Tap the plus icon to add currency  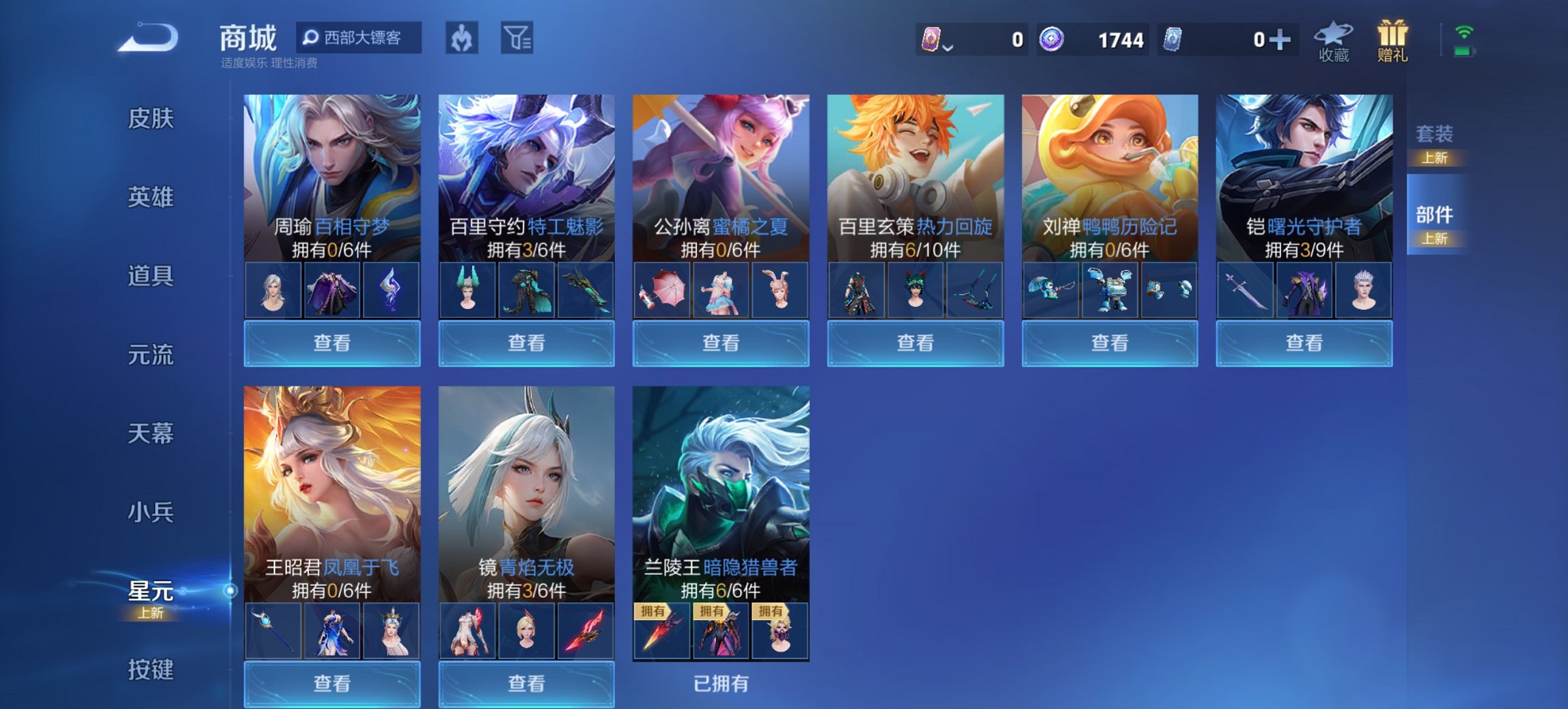click(x=1282, y=40)
